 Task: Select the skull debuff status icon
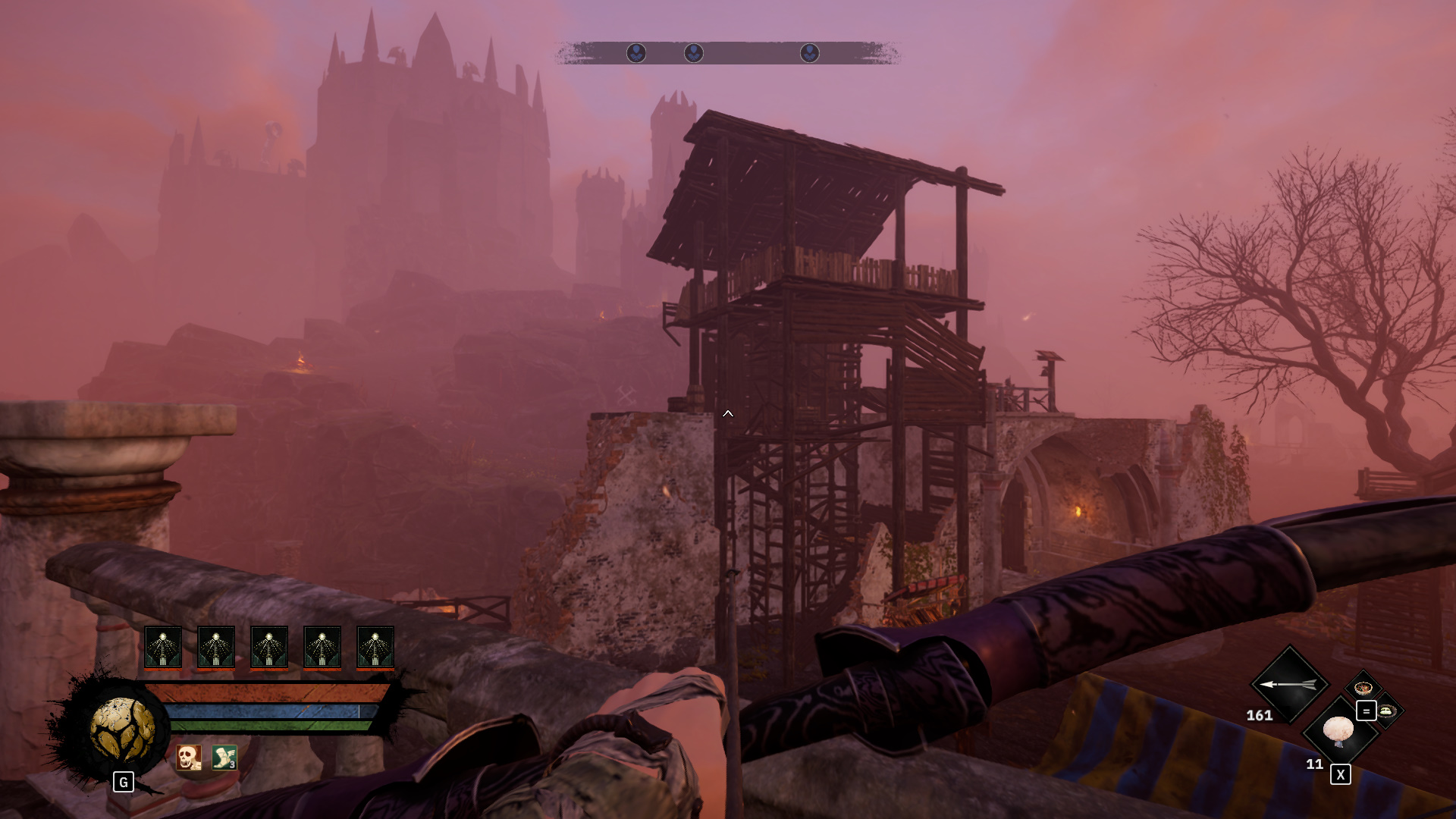pyautogui.click(x=189, y=757)
